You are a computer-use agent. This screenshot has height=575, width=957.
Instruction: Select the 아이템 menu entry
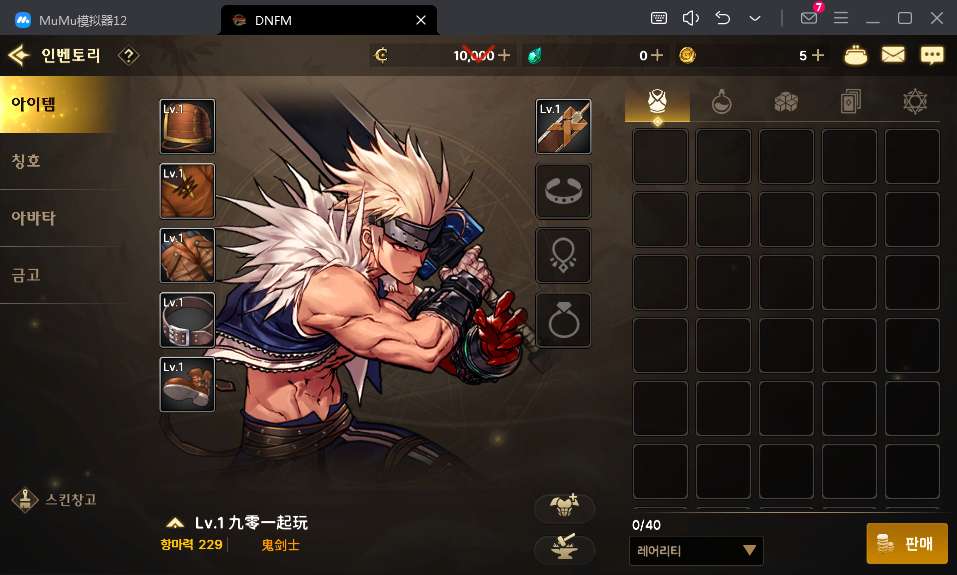pyautogui.click(x=60, y=103)
